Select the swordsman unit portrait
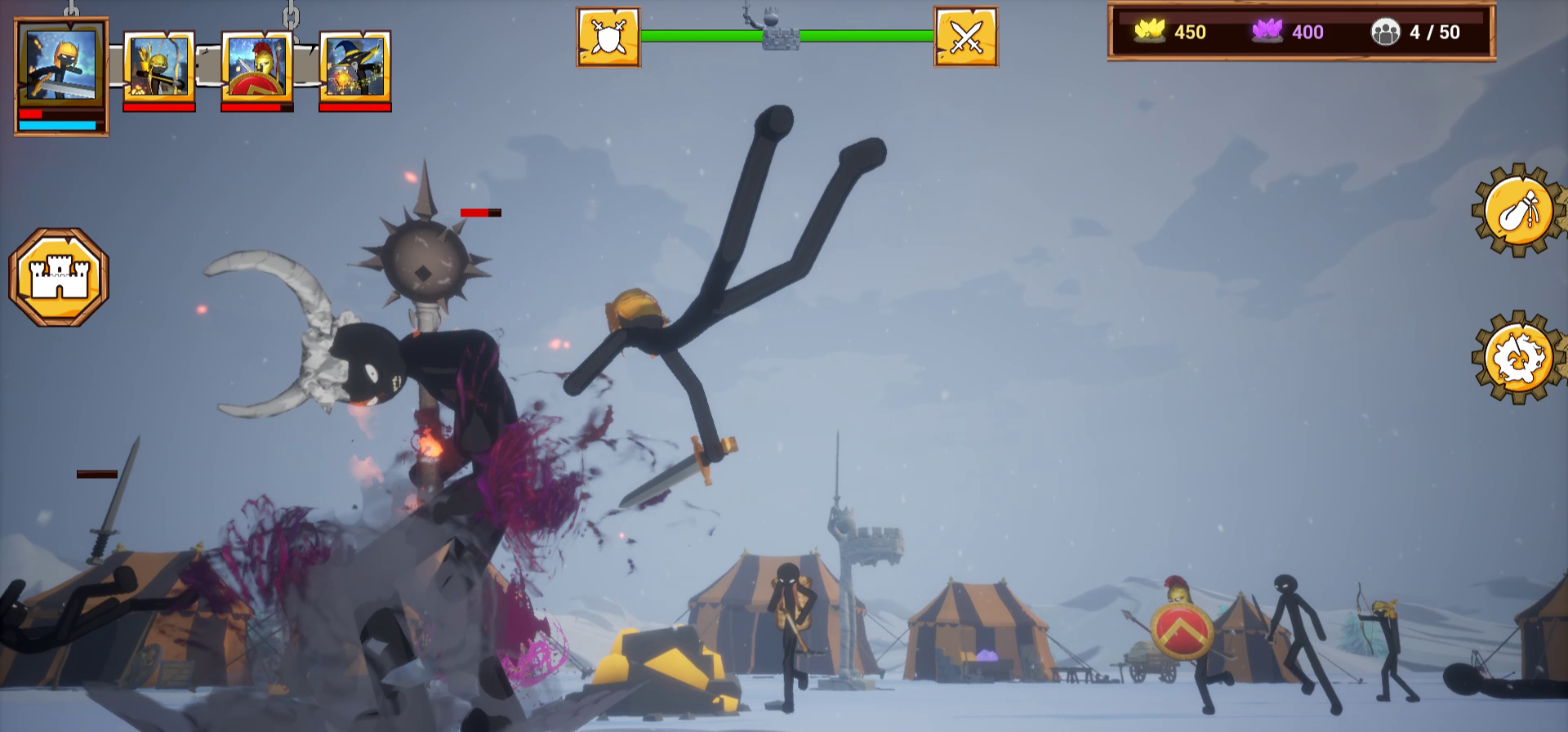 [61, 64]
